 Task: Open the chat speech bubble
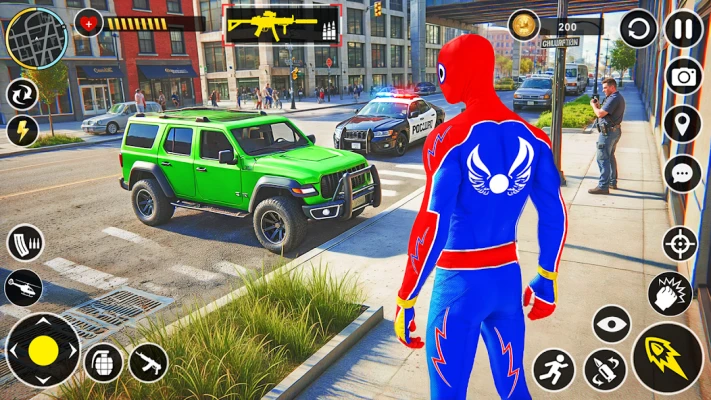683,173
